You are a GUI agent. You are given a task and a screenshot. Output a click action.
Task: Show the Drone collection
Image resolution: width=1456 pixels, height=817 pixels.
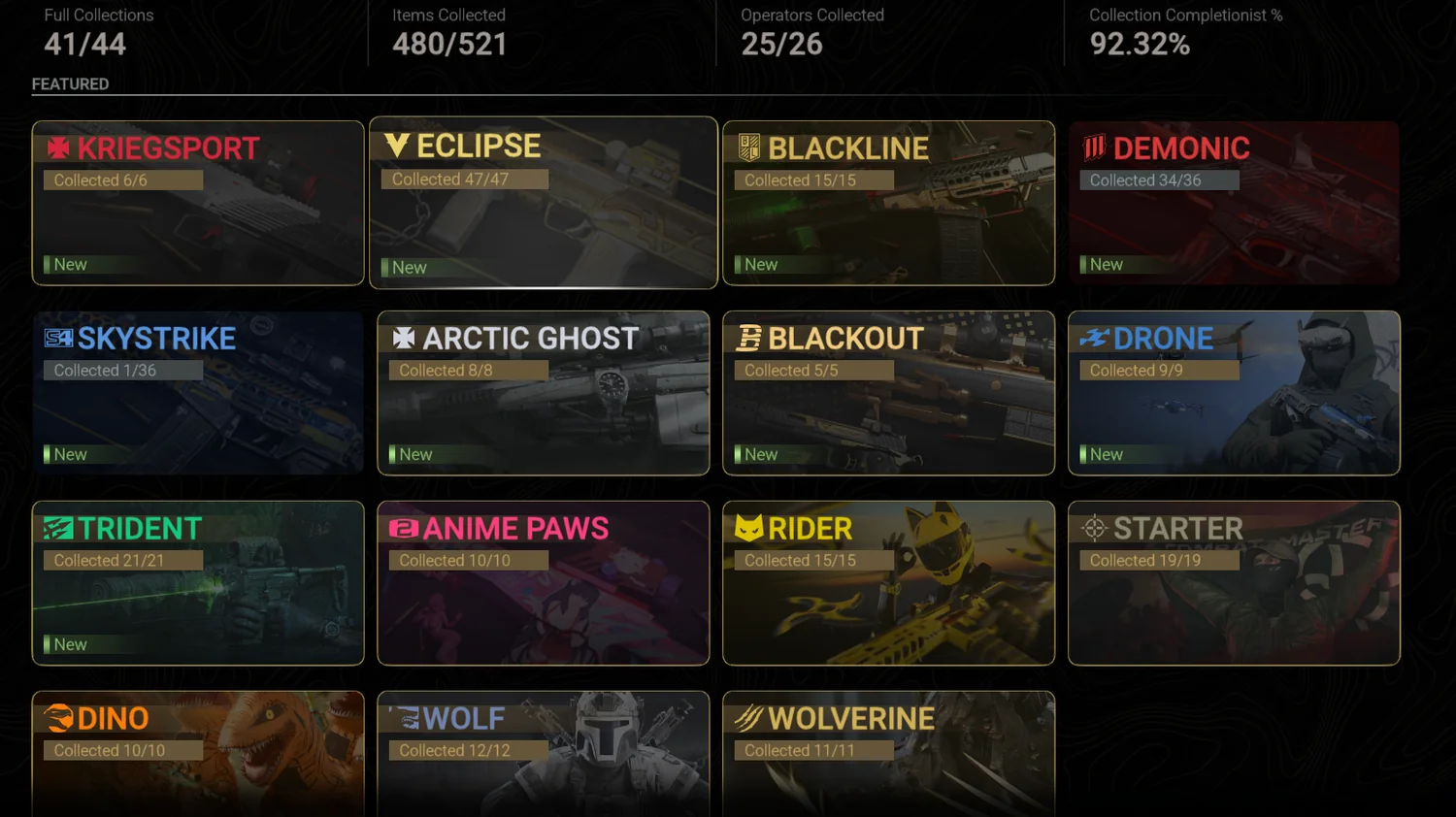(x=1234, y=393)
